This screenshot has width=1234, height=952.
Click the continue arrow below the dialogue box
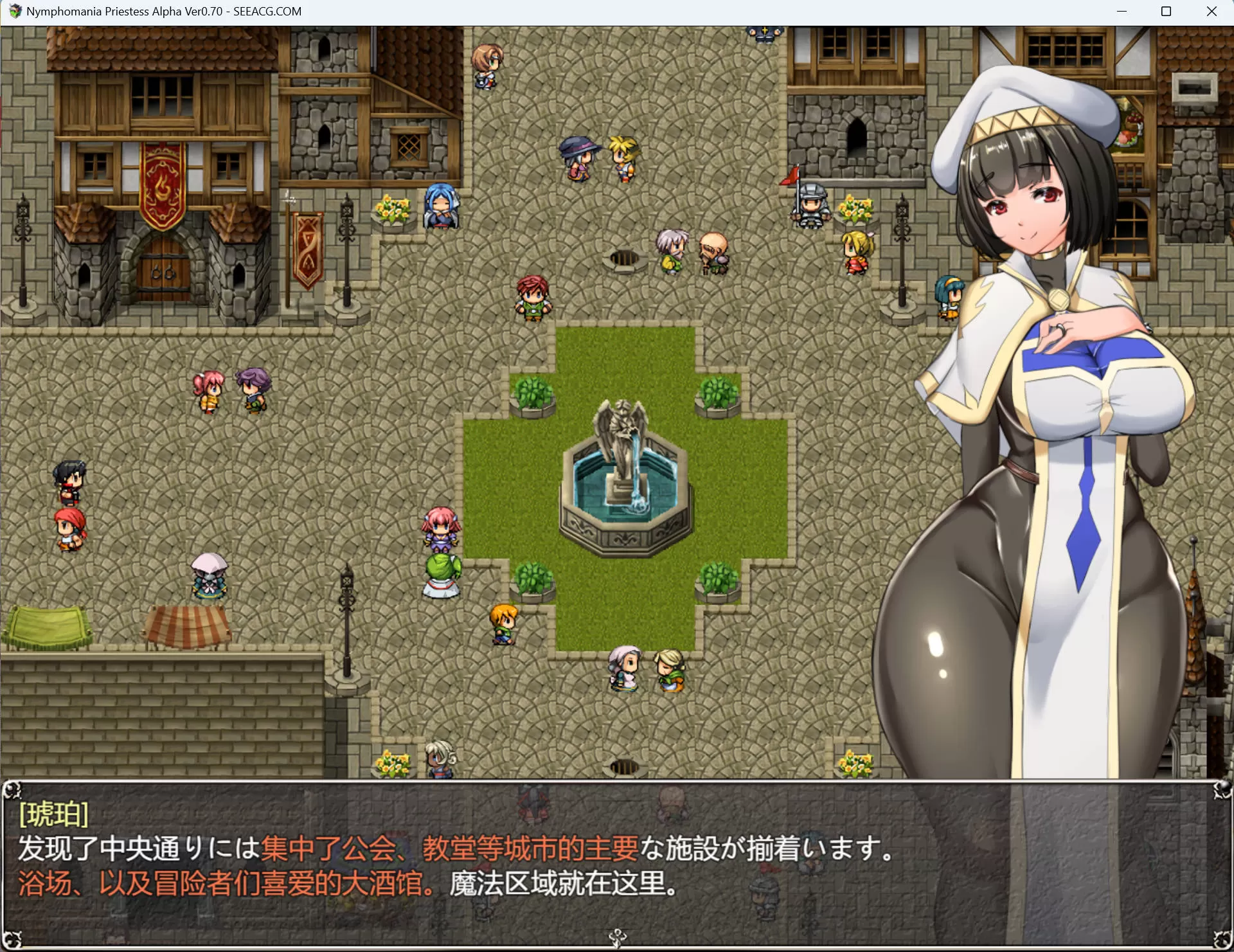(x=616, y=939)
